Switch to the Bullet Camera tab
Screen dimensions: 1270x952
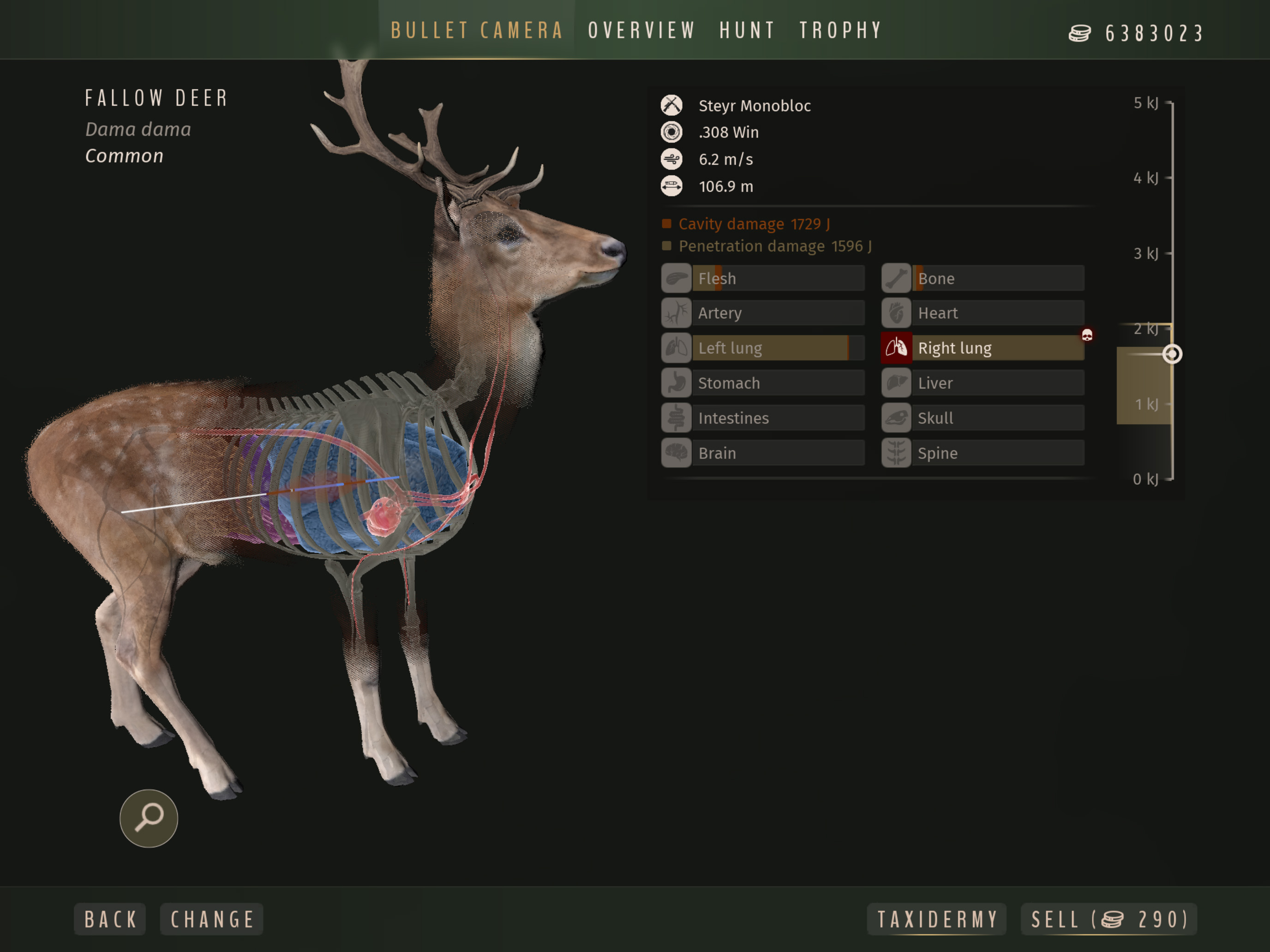[477, 30]
